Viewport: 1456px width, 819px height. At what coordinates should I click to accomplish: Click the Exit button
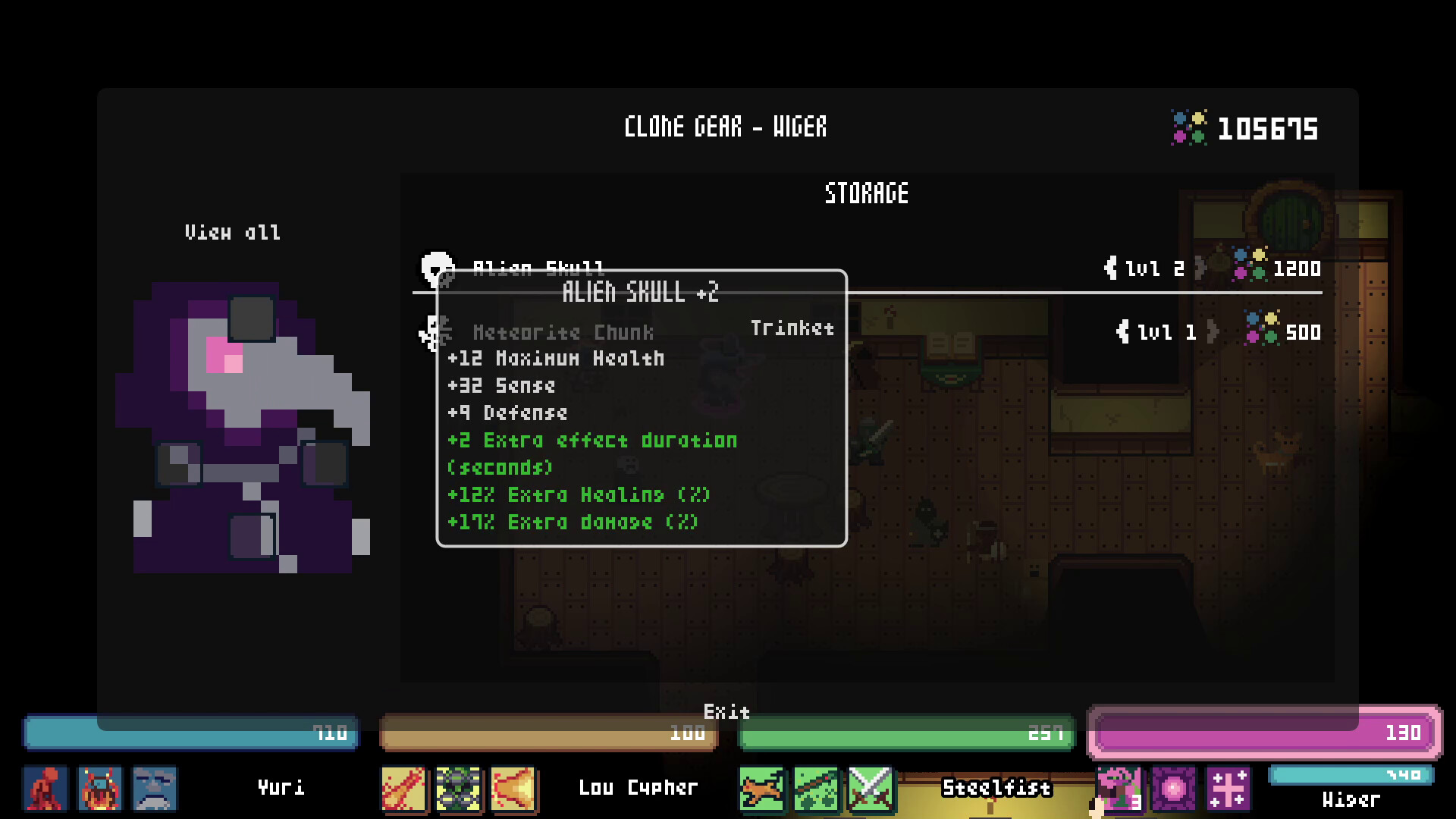click(726, 713)
